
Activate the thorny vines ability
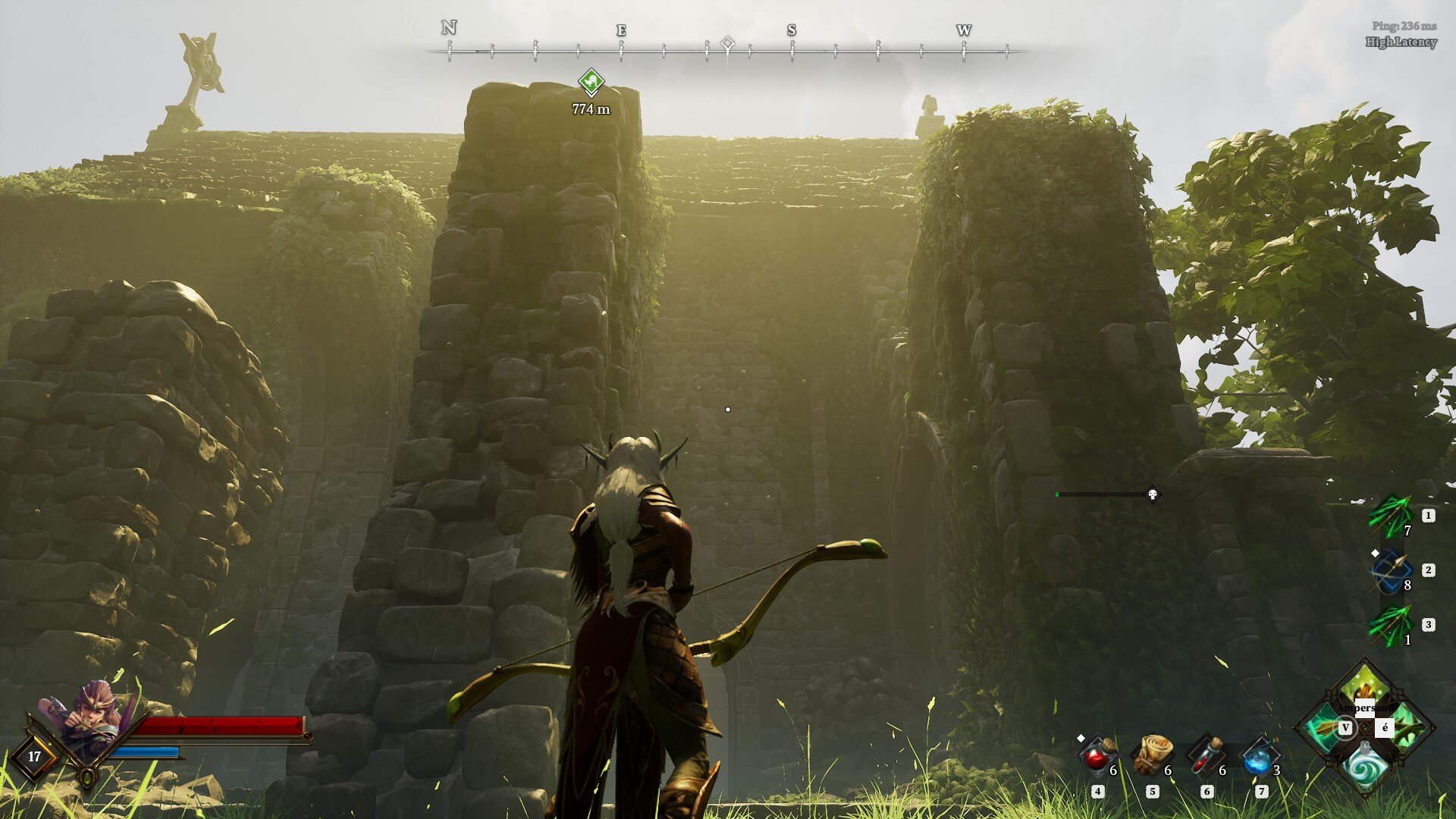[1407, 728]
